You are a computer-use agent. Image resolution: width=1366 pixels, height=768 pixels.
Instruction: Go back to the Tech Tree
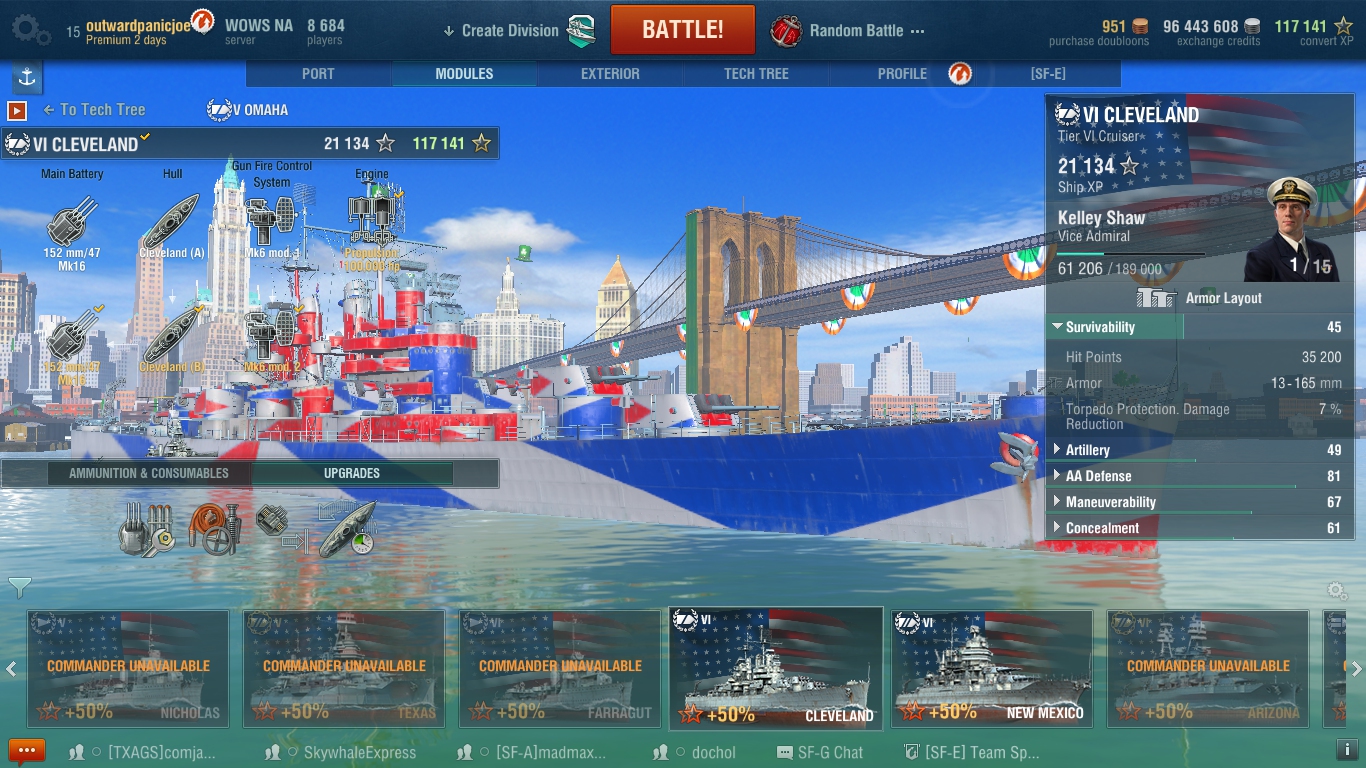click(x=95, y=110)
